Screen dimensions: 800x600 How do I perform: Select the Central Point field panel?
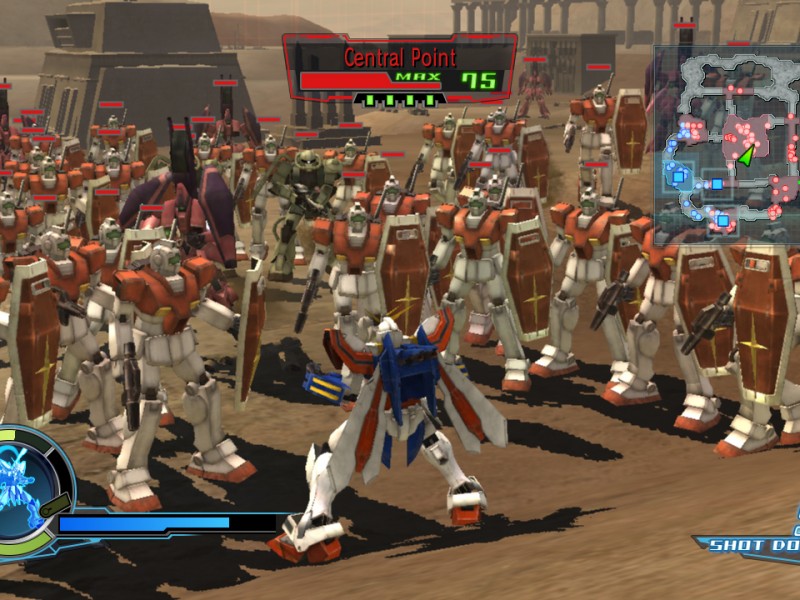[x=400, y=70]
